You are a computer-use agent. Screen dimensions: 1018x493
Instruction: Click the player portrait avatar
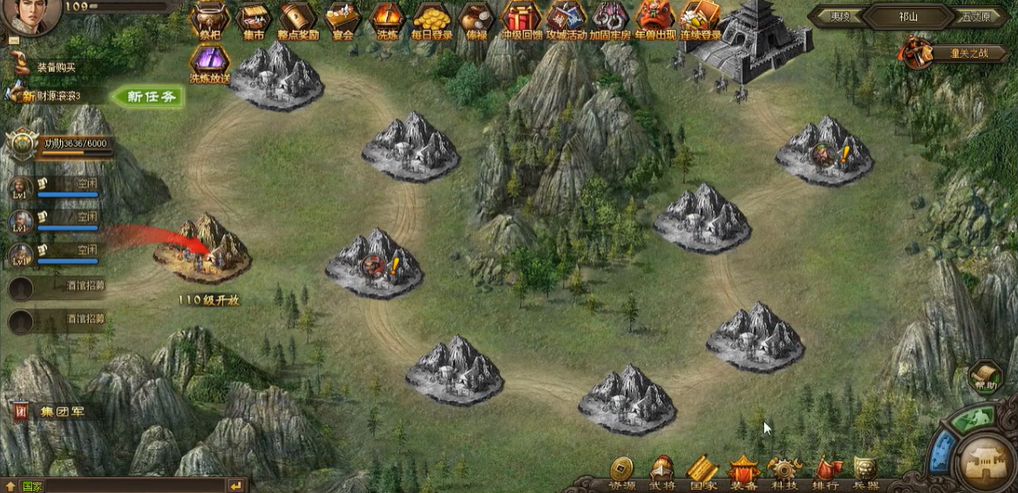[x=30, y=18]
